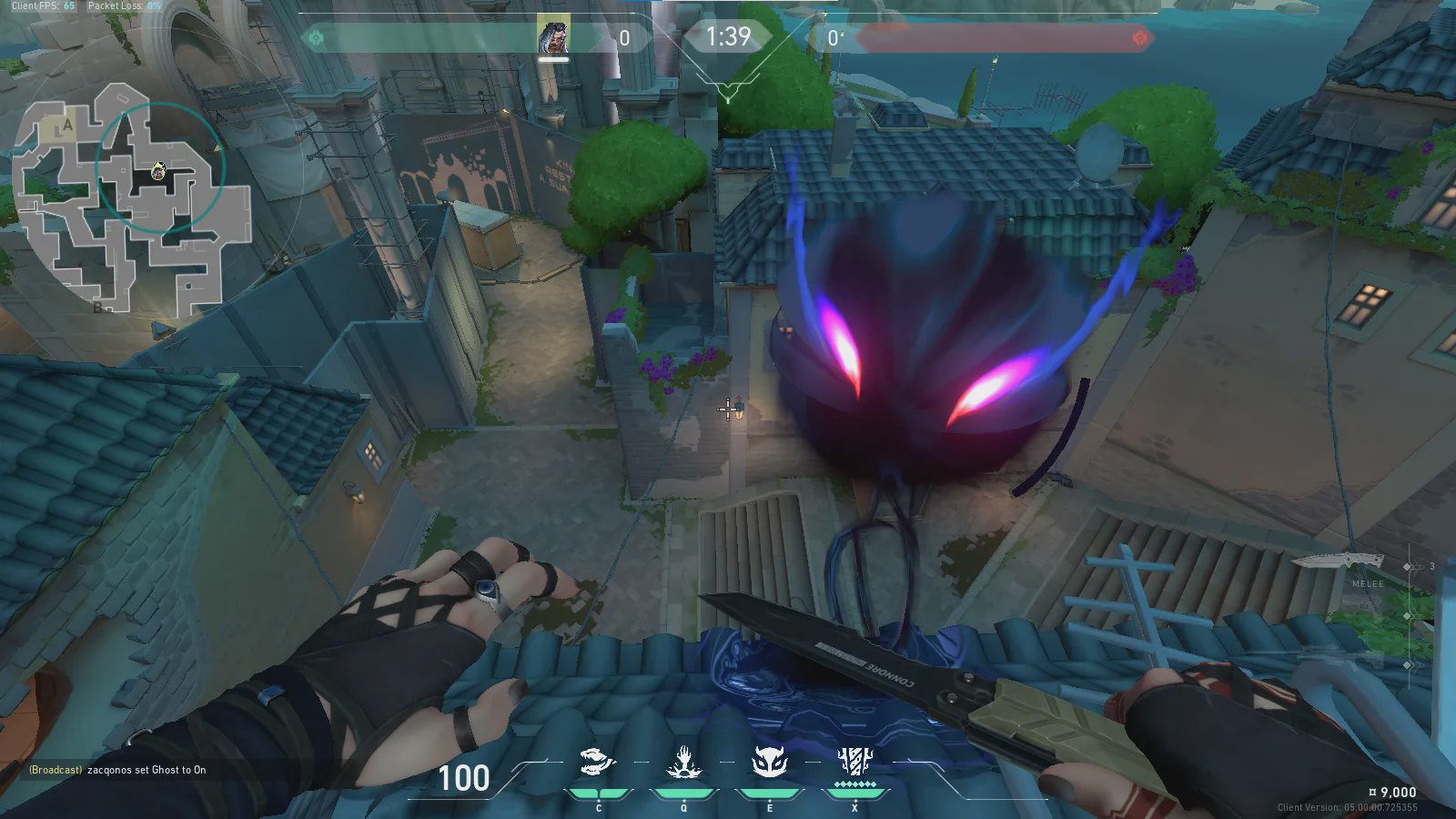Click the minimap in the corner
The height and width of the screenshot is (819, 1456).
132,198
